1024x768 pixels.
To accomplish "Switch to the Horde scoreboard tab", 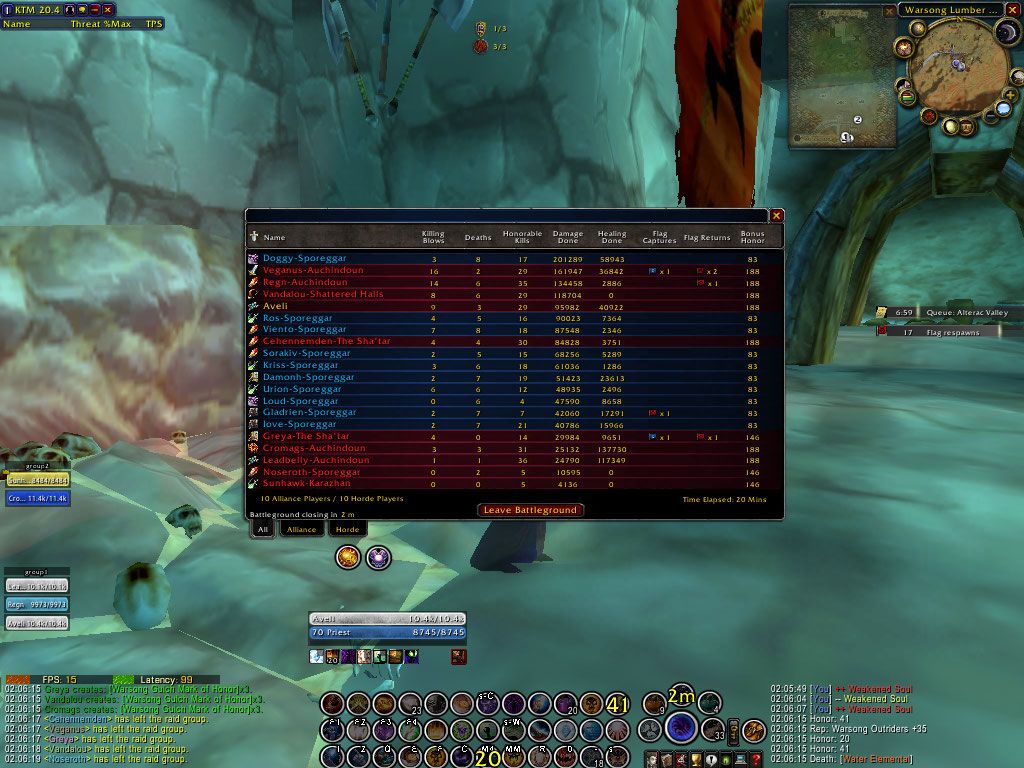I will 347,529.
